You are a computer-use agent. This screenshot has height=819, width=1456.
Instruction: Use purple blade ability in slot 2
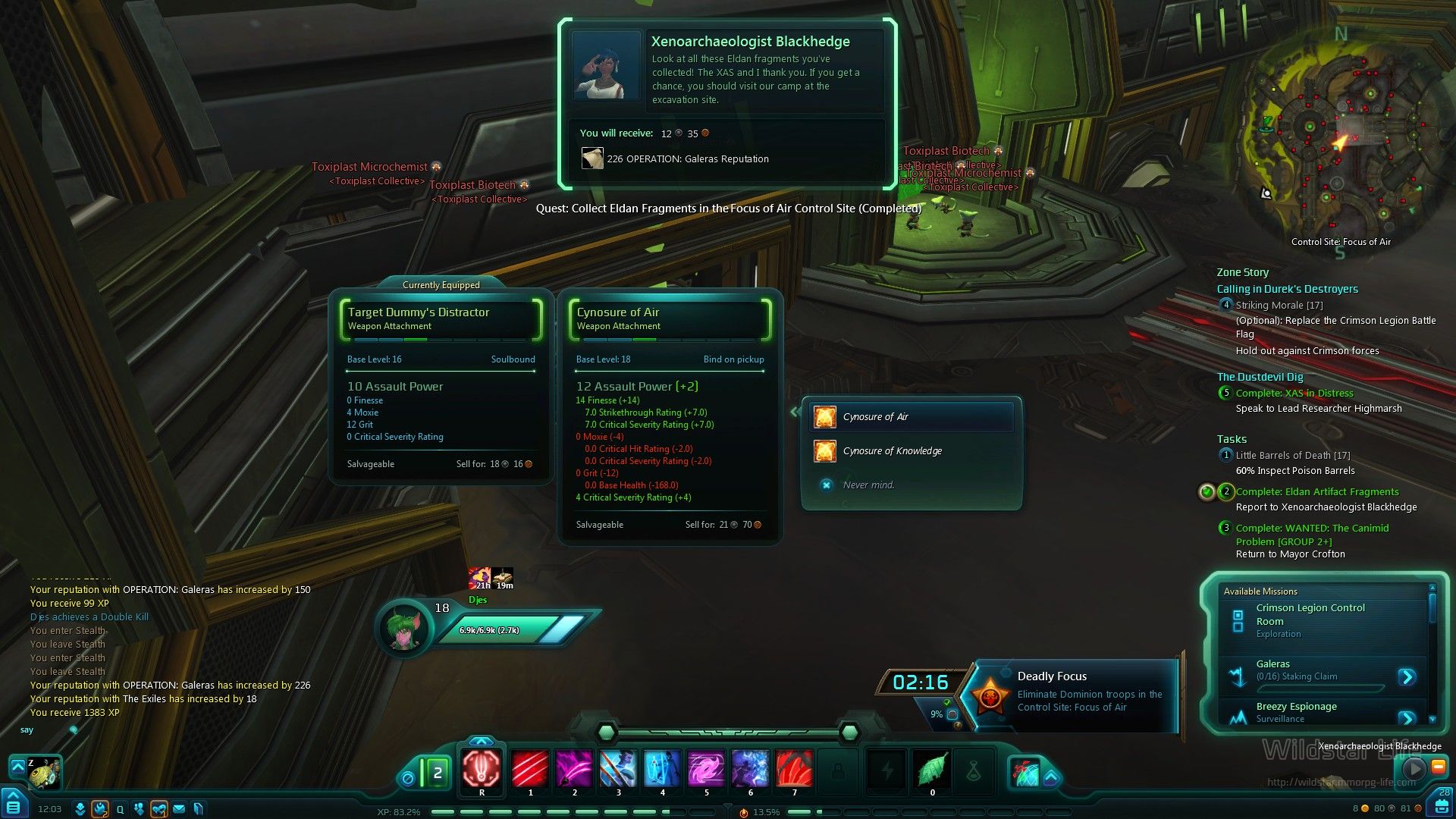pyautogui.click(x=574, y=769)
